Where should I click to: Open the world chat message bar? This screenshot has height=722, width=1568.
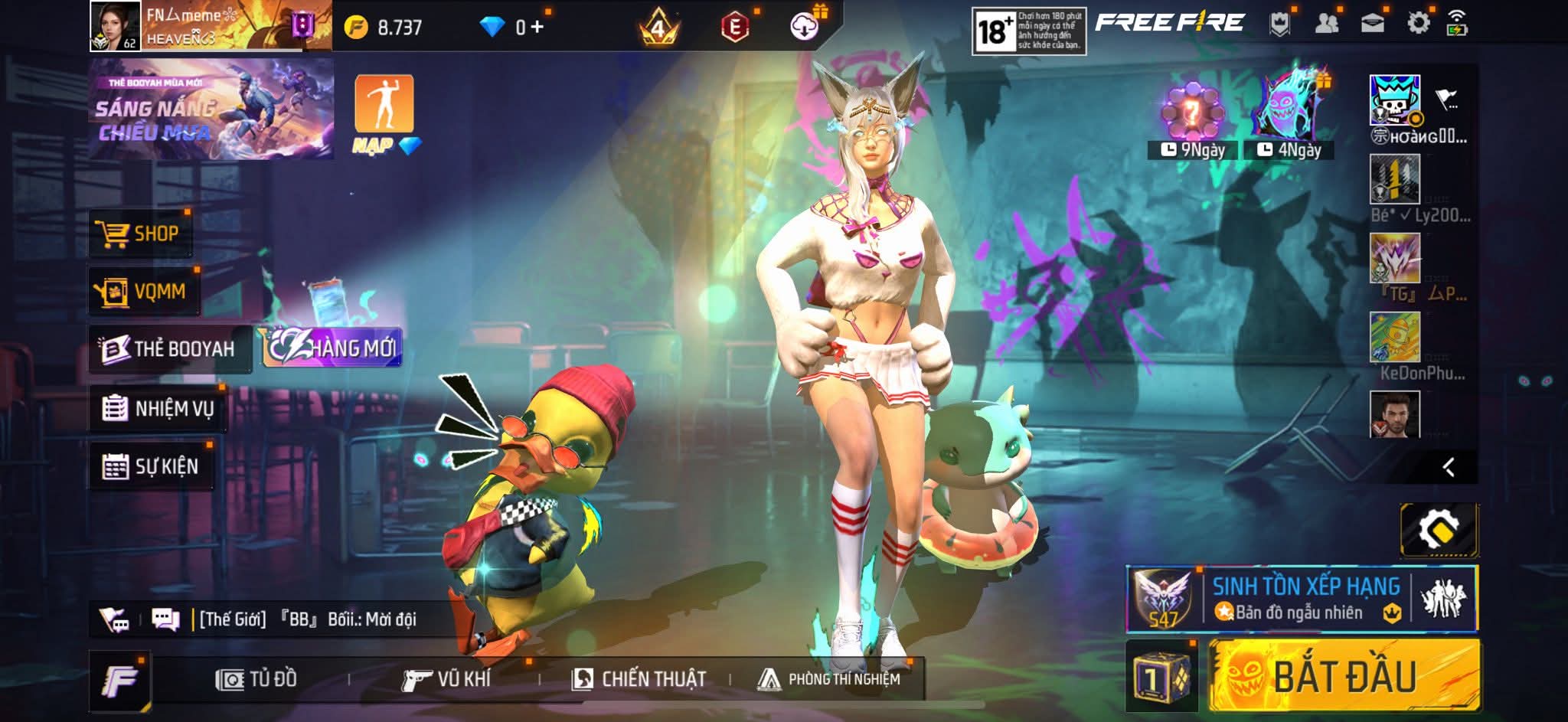pyautogui.click(x=306, y=619)
